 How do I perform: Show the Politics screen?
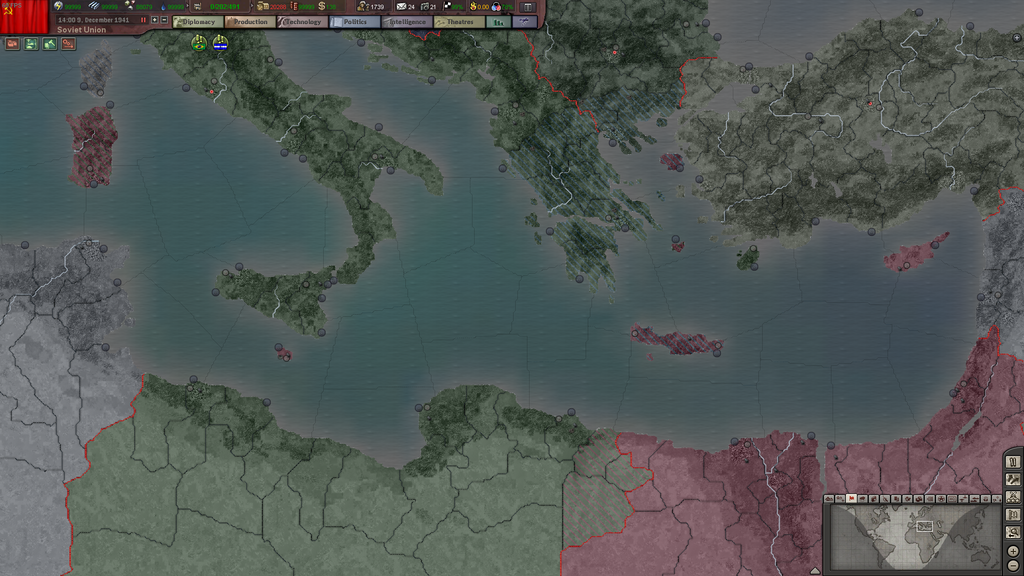[x=353, y=21]
